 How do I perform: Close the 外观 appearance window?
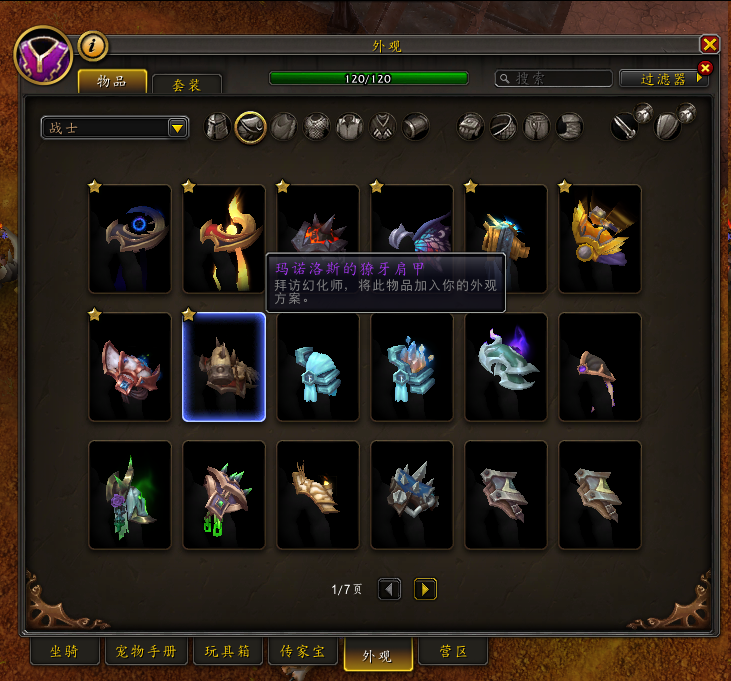(x=709, y=44)
